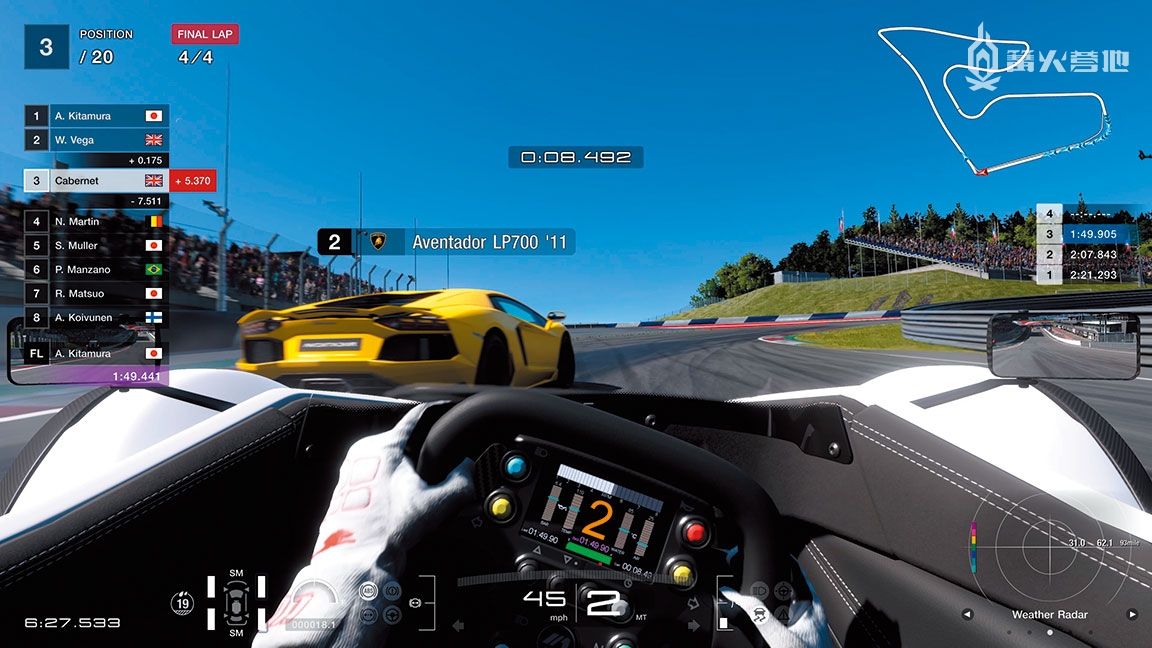The height and width of the screenshot is (648, 1152).
Task: Select R. Matsuo's leaderboard entry
Action: pos(96,293)
